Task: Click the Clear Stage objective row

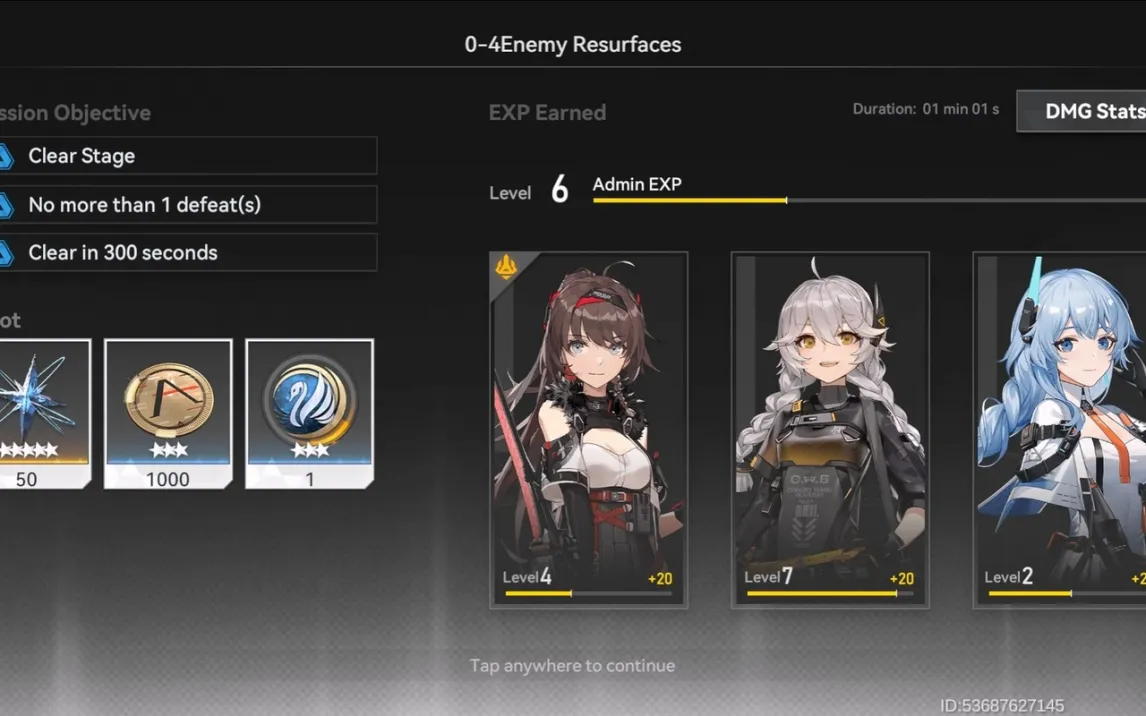Action: (x=188, y=156)
